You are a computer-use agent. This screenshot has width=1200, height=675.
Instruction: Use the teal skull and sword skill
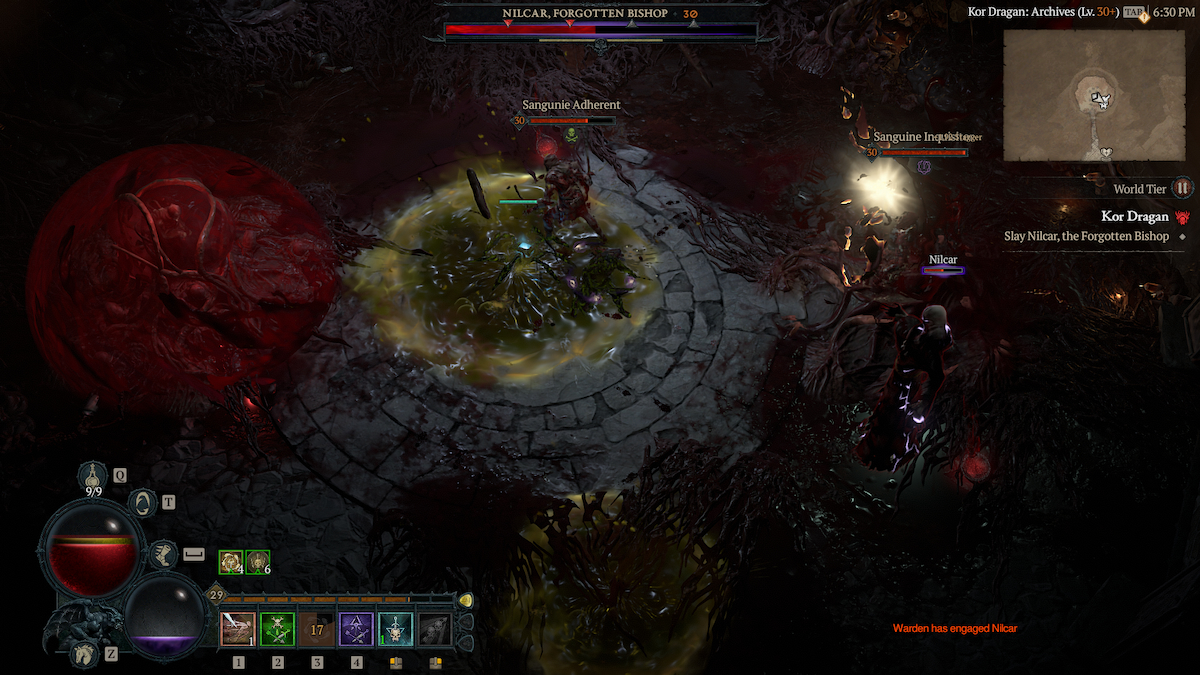(x=395, y=630)
